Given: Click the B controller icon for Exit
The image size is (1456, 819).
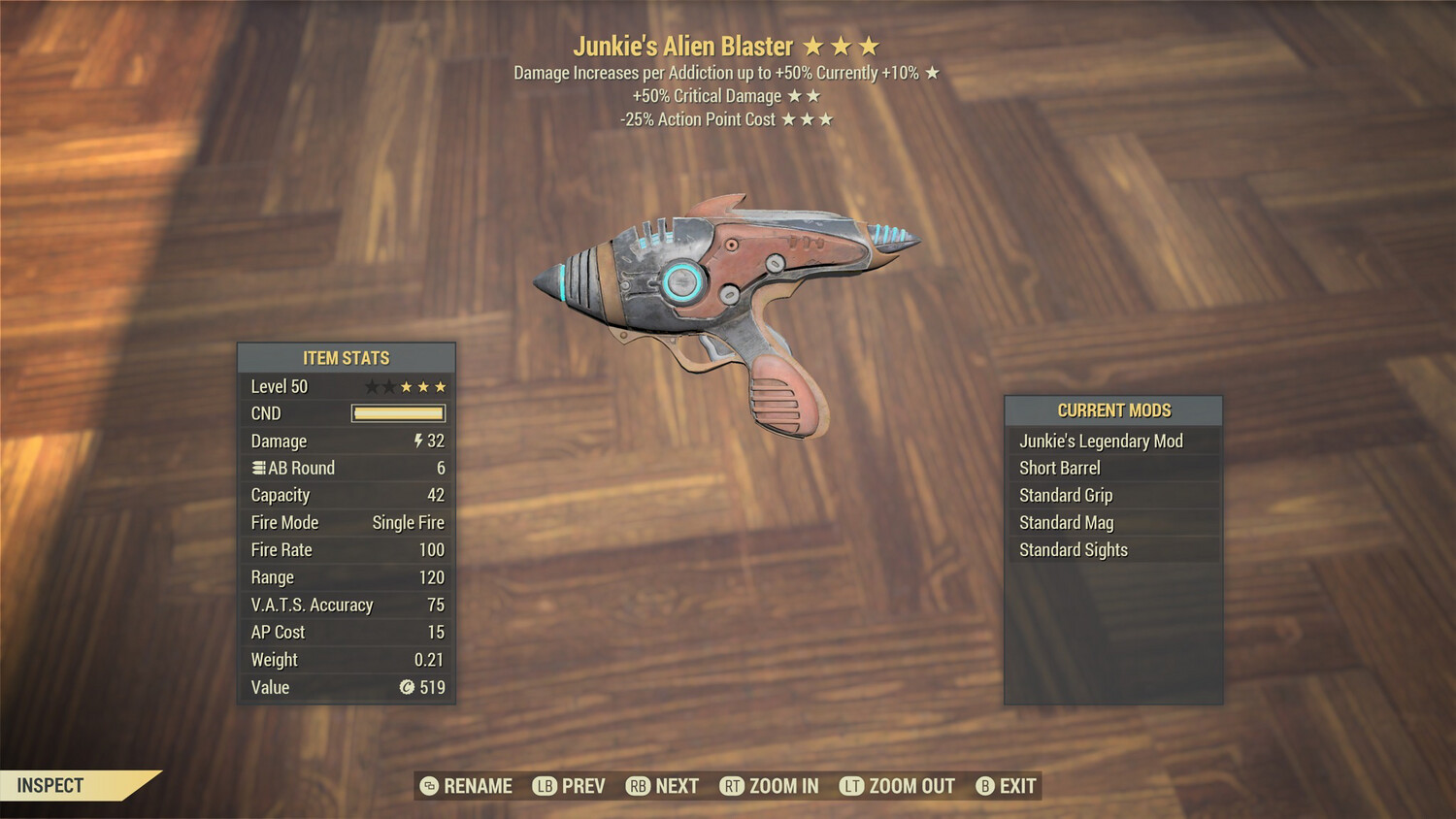Looking at the screenshot, I should (986, 786).
